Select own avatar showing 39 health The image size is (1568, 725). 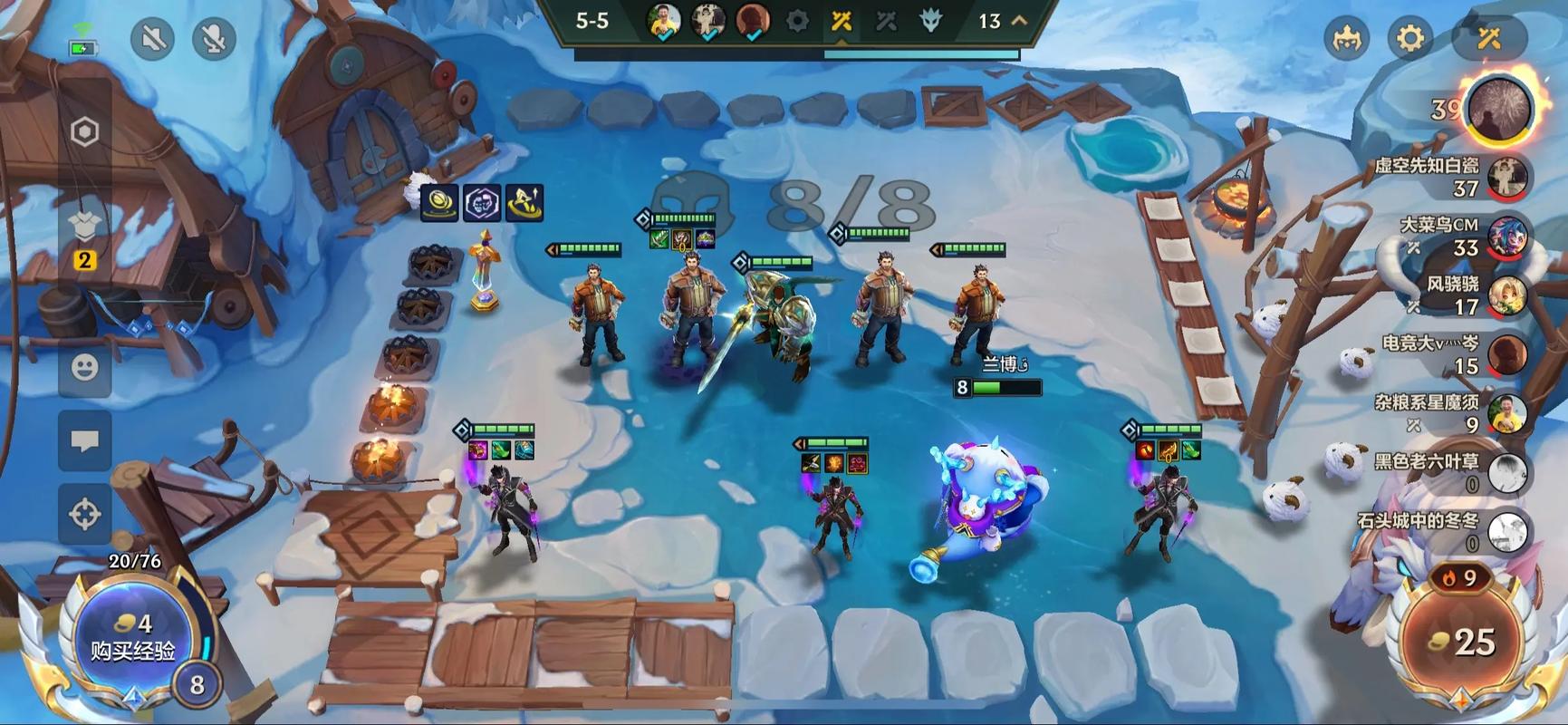click(x=1500, y=108)
